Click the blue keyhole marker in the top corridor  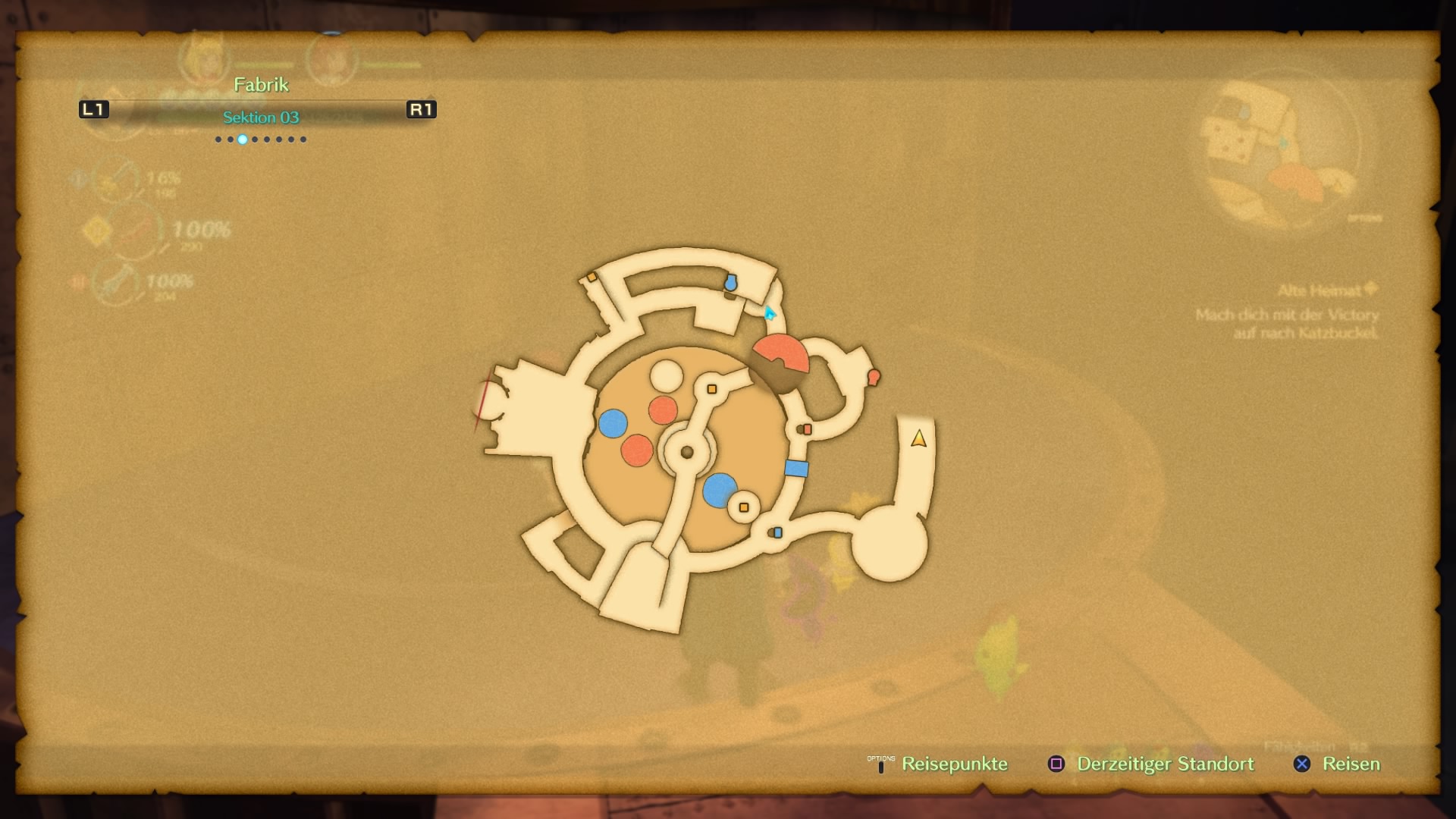(x=730, y=283)
